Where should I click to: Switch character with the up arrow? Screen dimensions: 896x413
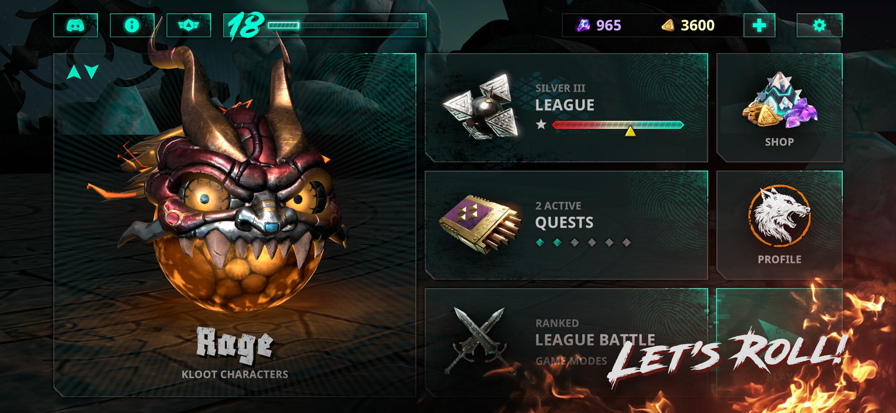(x=73, y=72)
